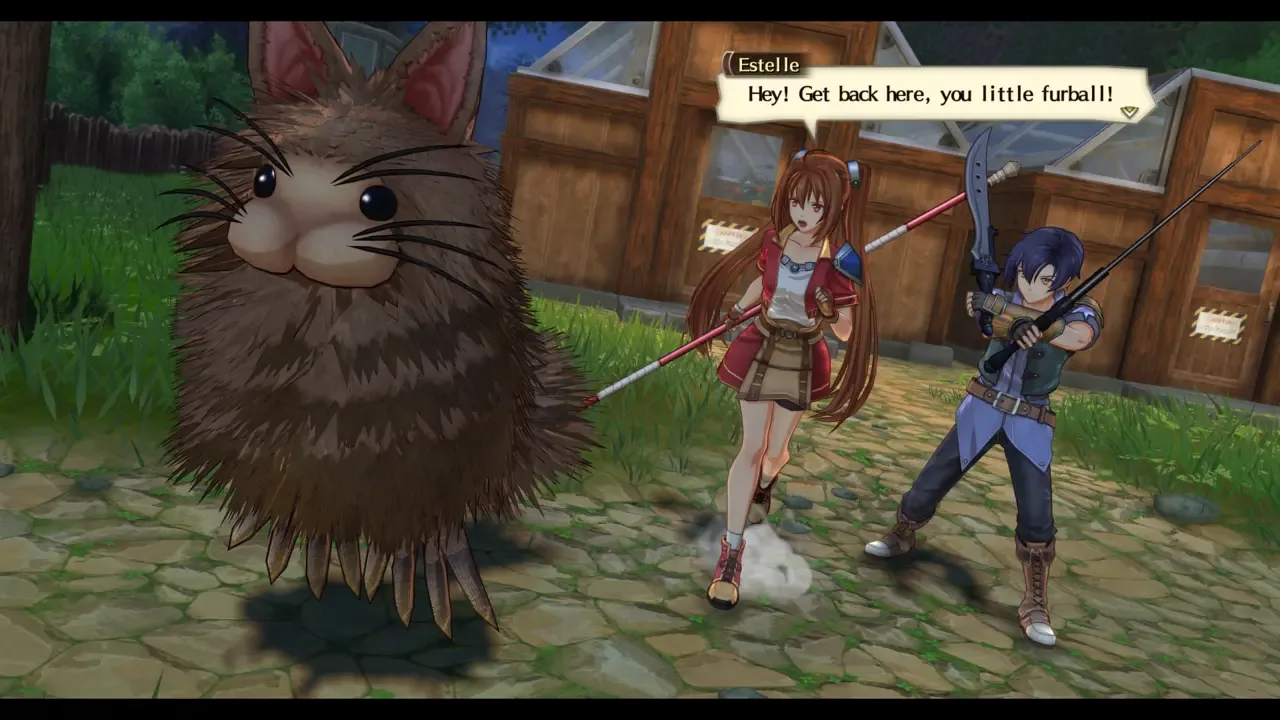Click the advance-dialogue arrow icon

[x=1128, y=112]
